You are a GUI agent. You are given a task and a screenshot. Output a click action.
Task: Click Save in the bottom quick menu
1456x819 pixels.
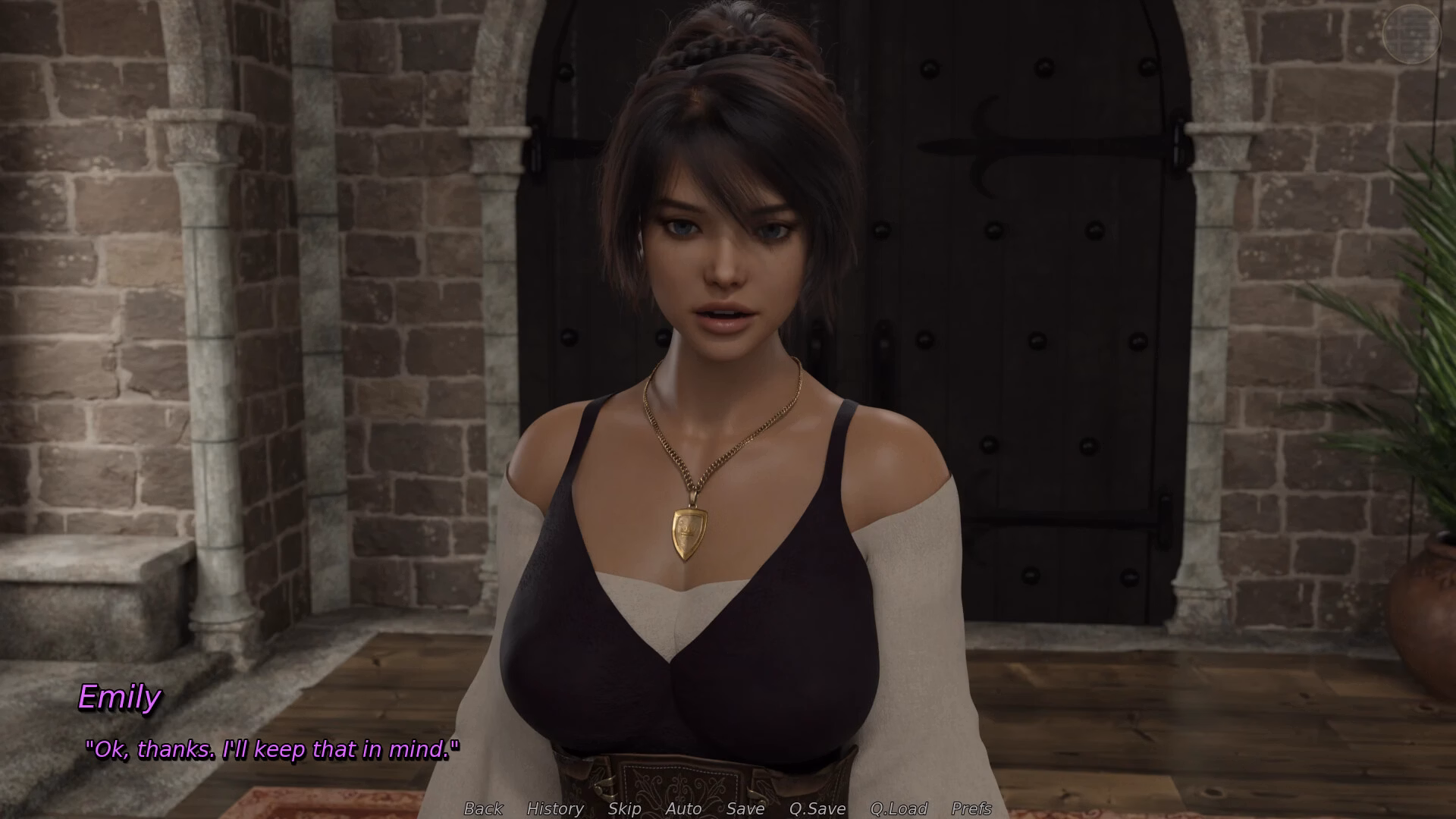pyautogui.click(x=744, y=808)
